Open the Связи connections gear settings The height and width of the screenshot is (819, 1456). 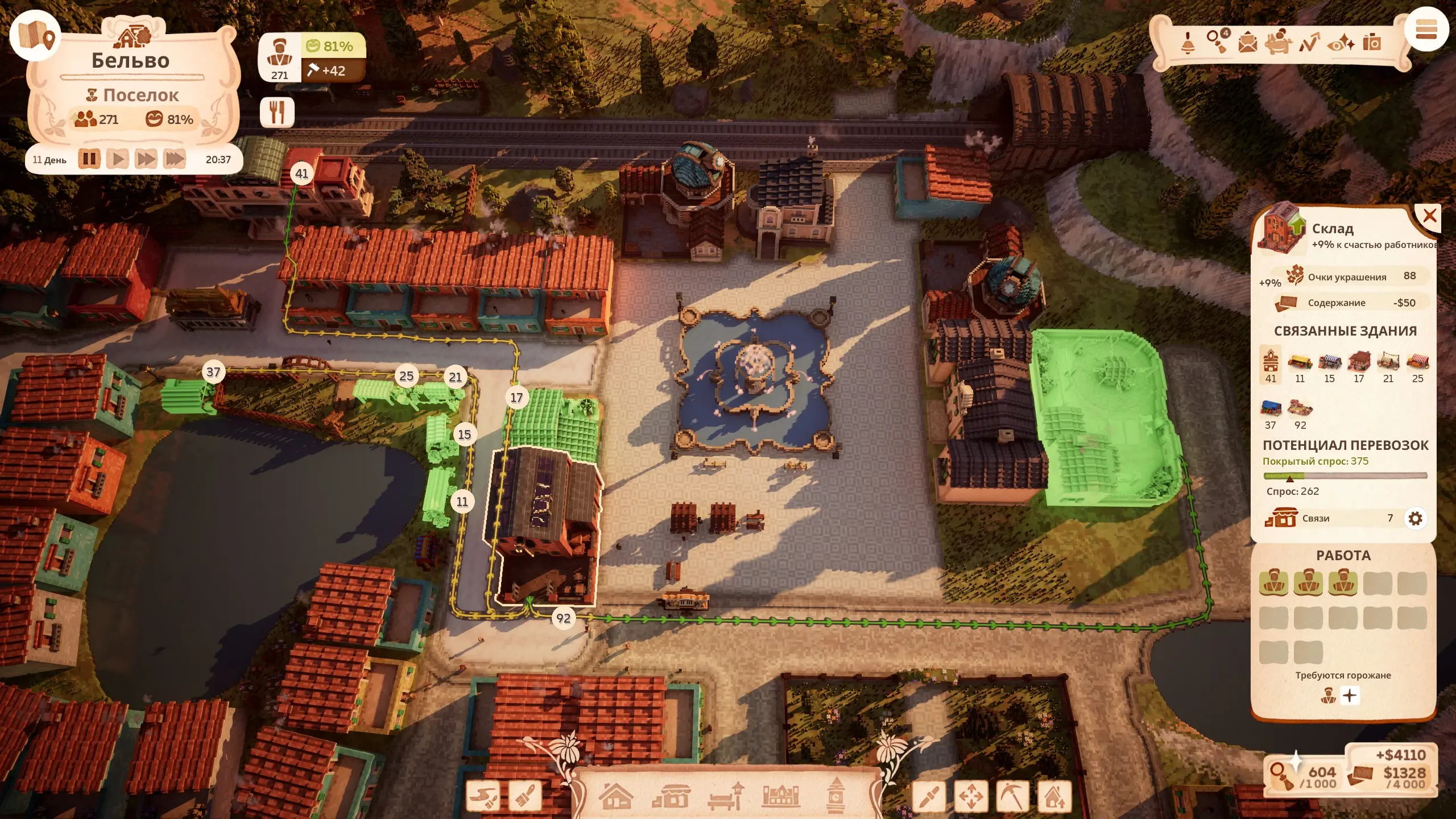1415,518
